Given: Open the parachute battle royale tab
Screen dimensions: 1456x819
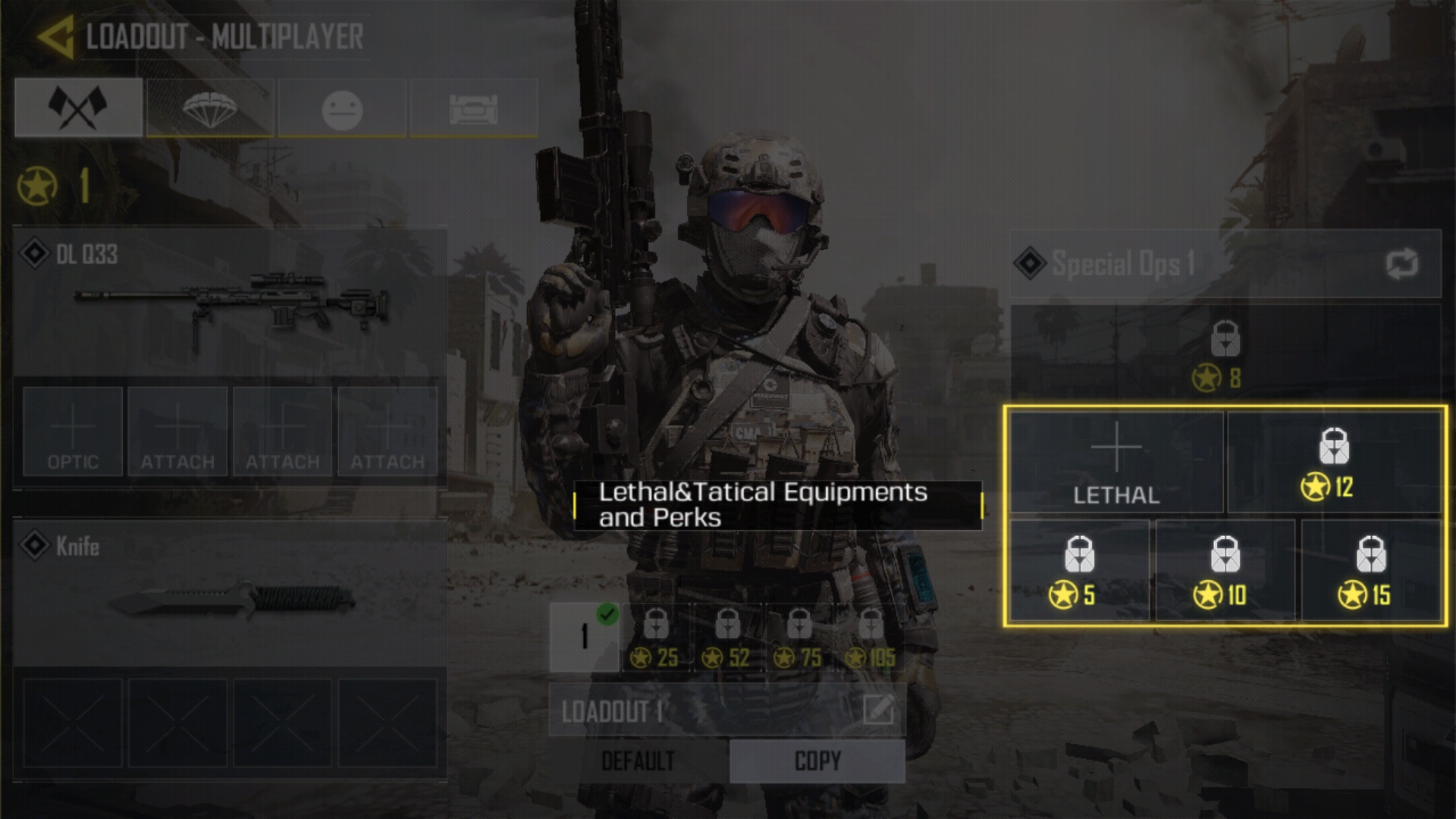Looking at the screenshot, I should click(x=210, y=108).
